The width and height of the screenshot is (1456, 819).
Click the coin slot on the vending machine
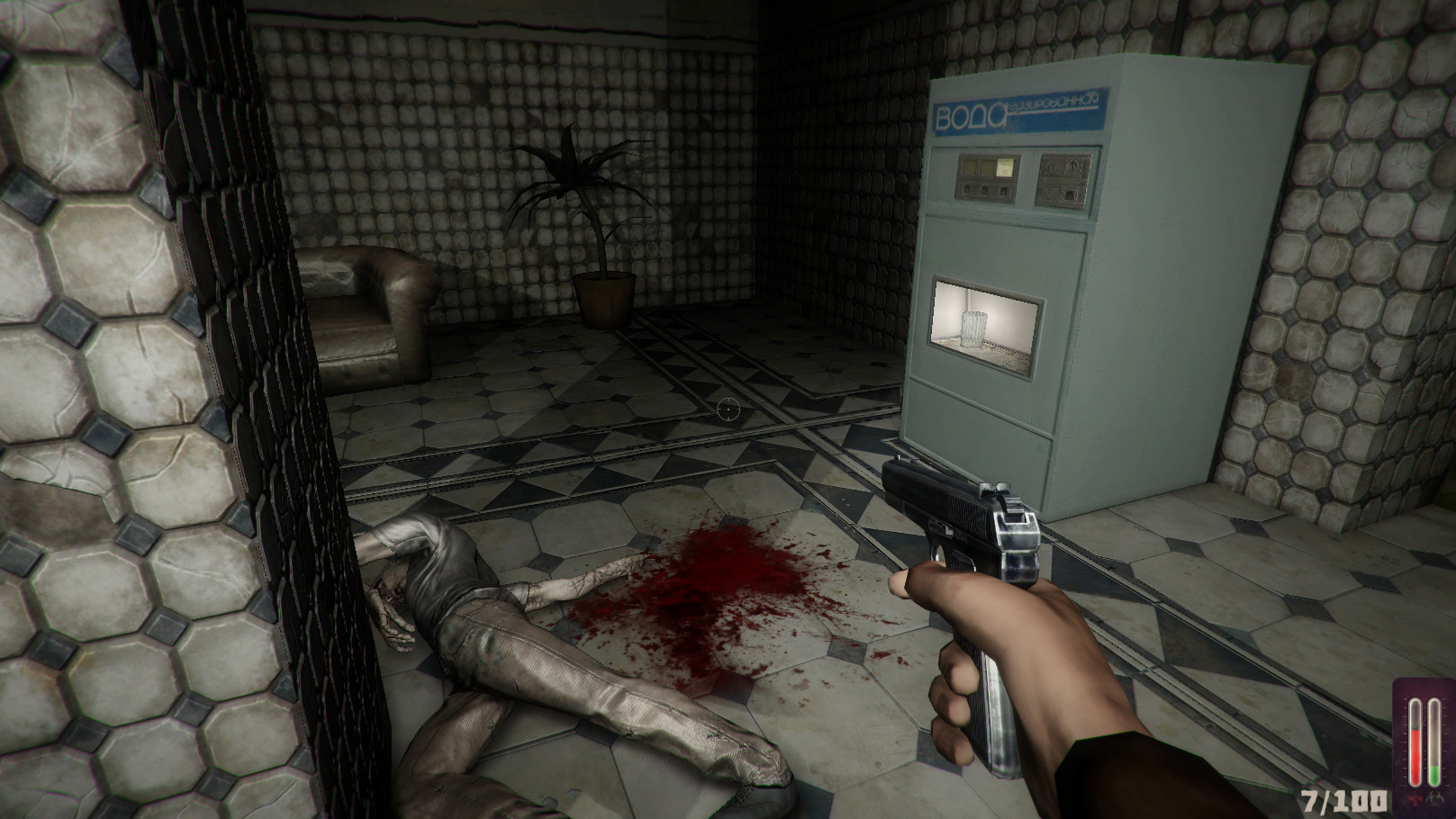pos(1072,166)
